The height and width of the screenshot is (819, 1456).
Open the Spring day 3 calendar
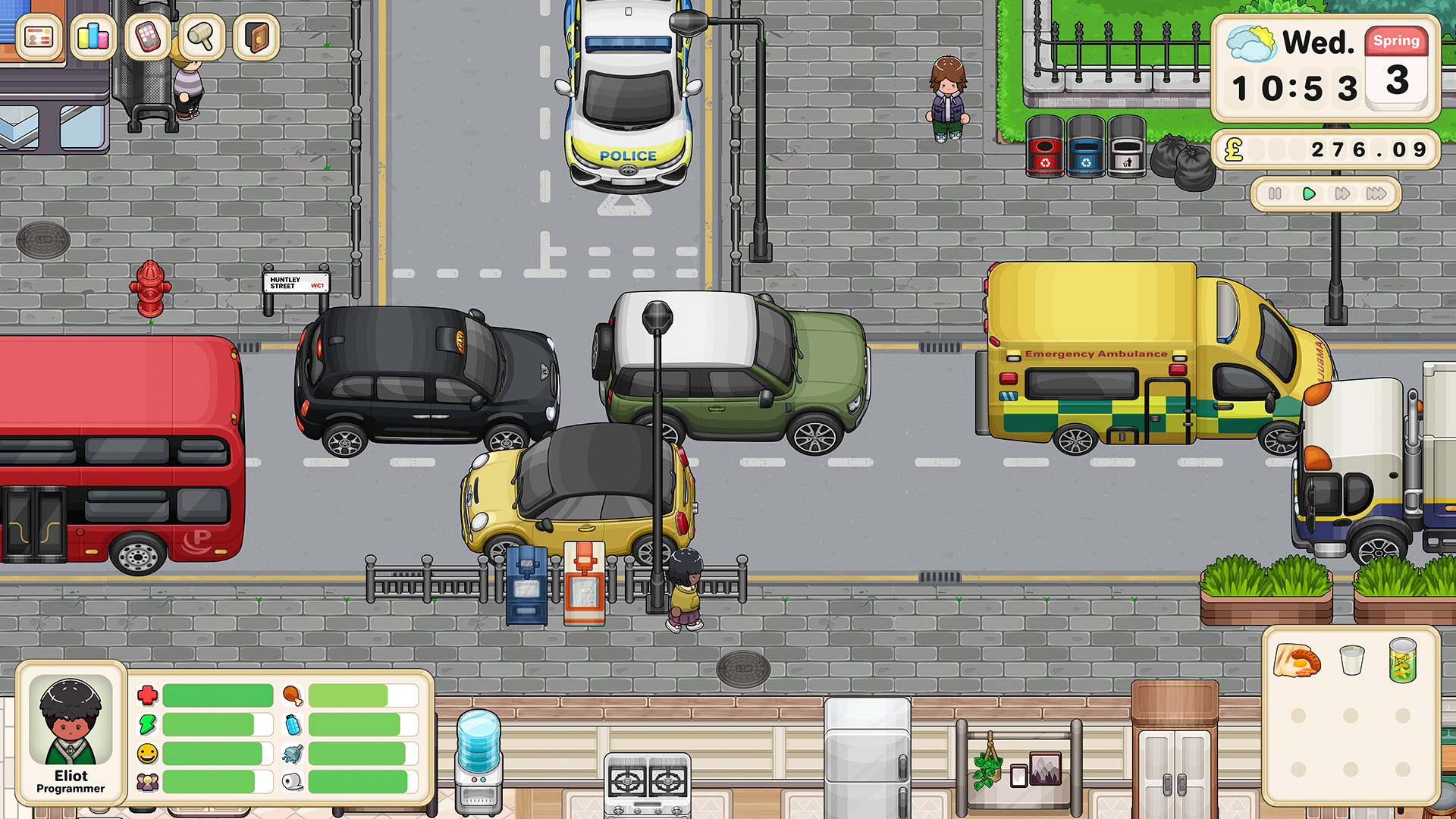1397,67
